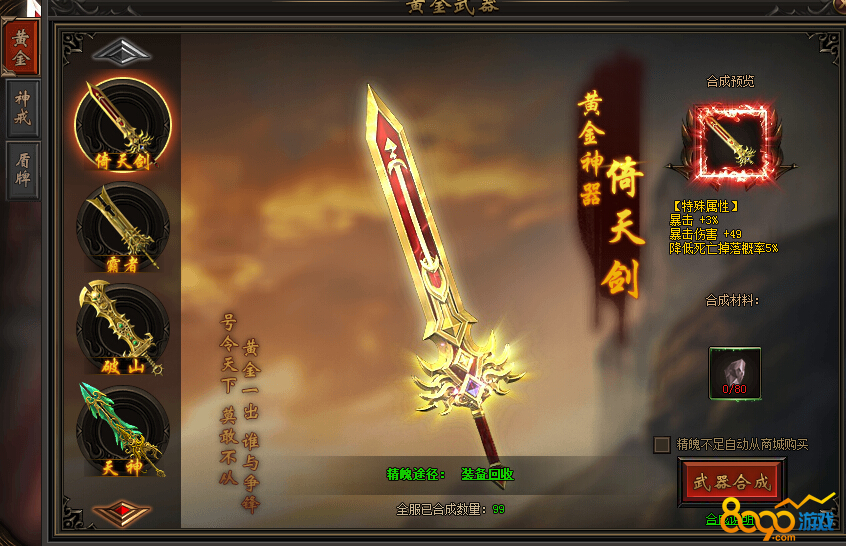Toggle the 精魄不足自动从商城购买 checkbox
846x546 pixels.
[662, 444]
